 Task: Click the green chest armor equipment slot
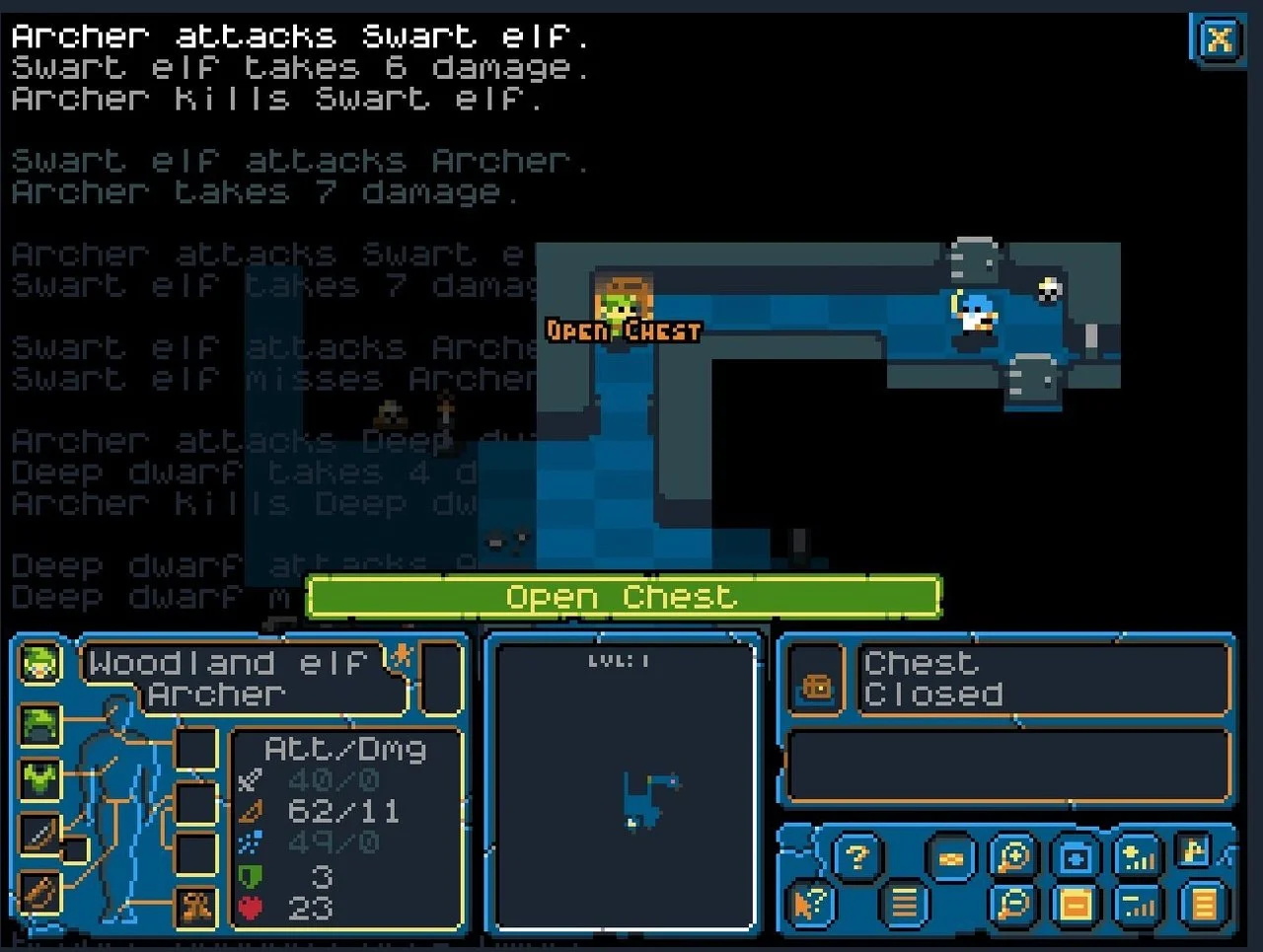click(x=39, y=779)
